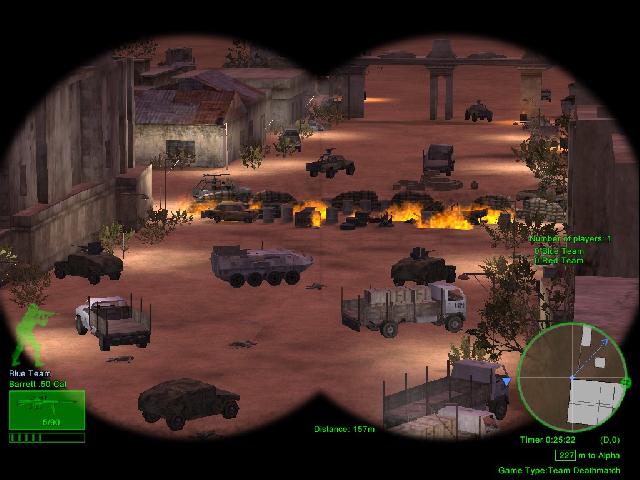Image resolution: width=640 pixels, height=480 pixels.
Task: Click the circular radar minimap
Action: (572, 377)
